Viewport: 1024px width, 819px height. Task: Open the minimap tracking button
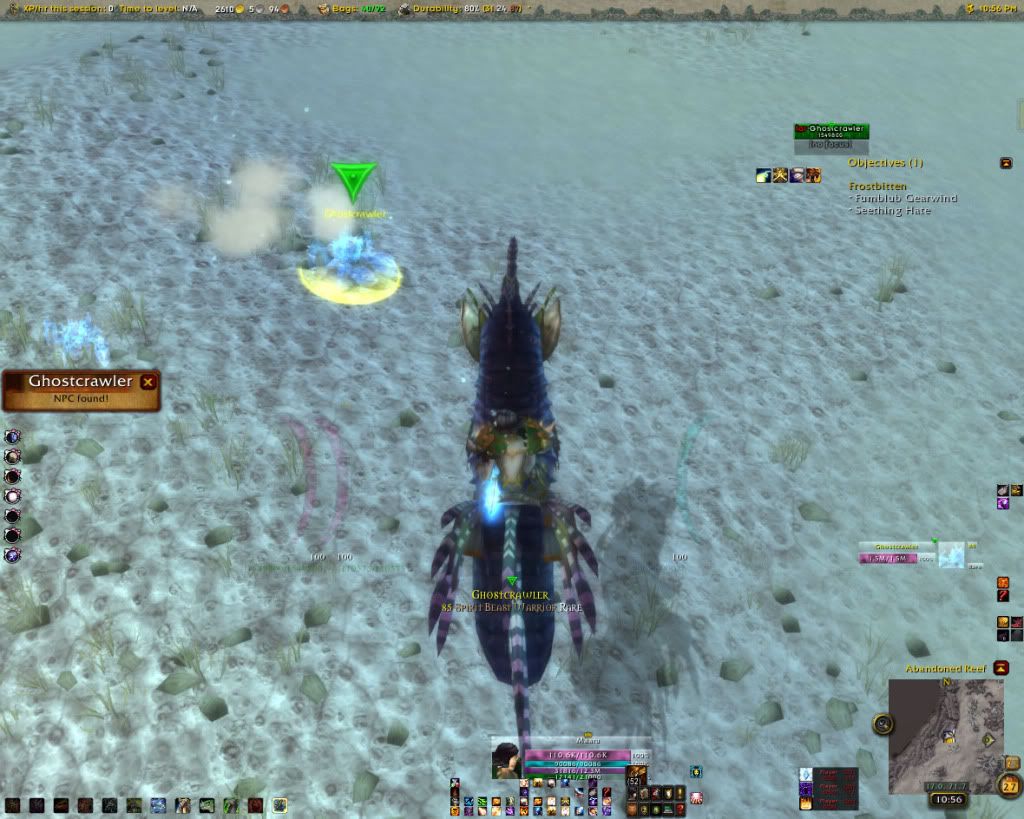point(883,724)
